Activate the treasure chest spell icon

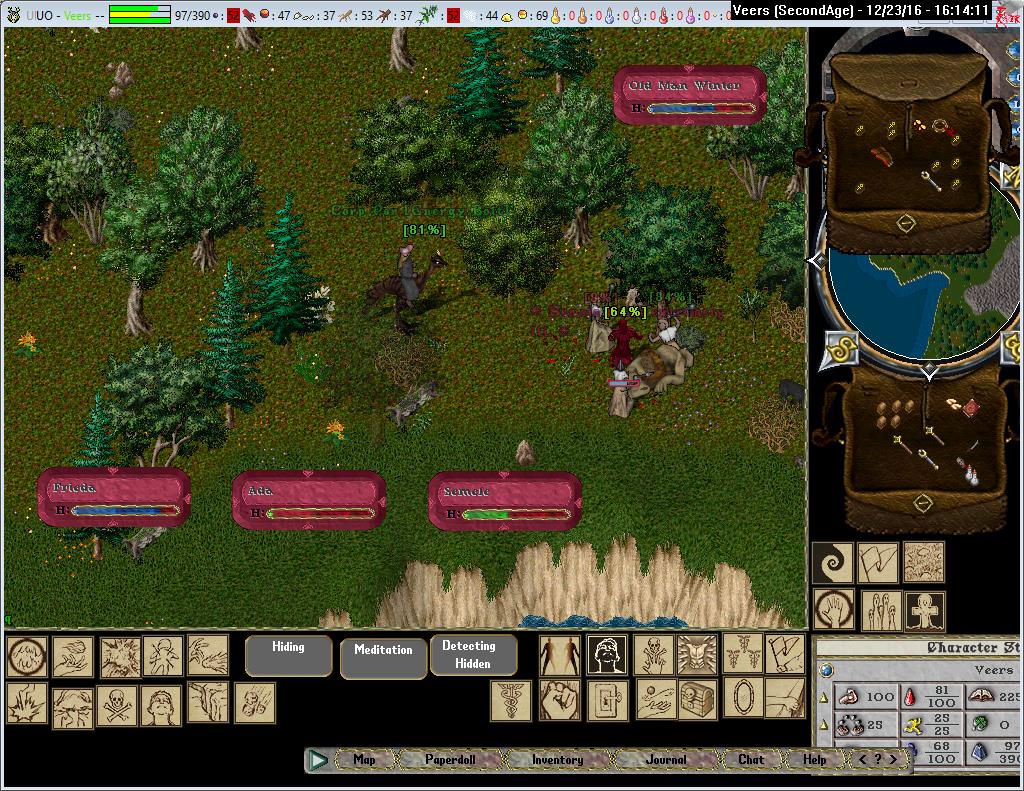(x=697, y=699)
